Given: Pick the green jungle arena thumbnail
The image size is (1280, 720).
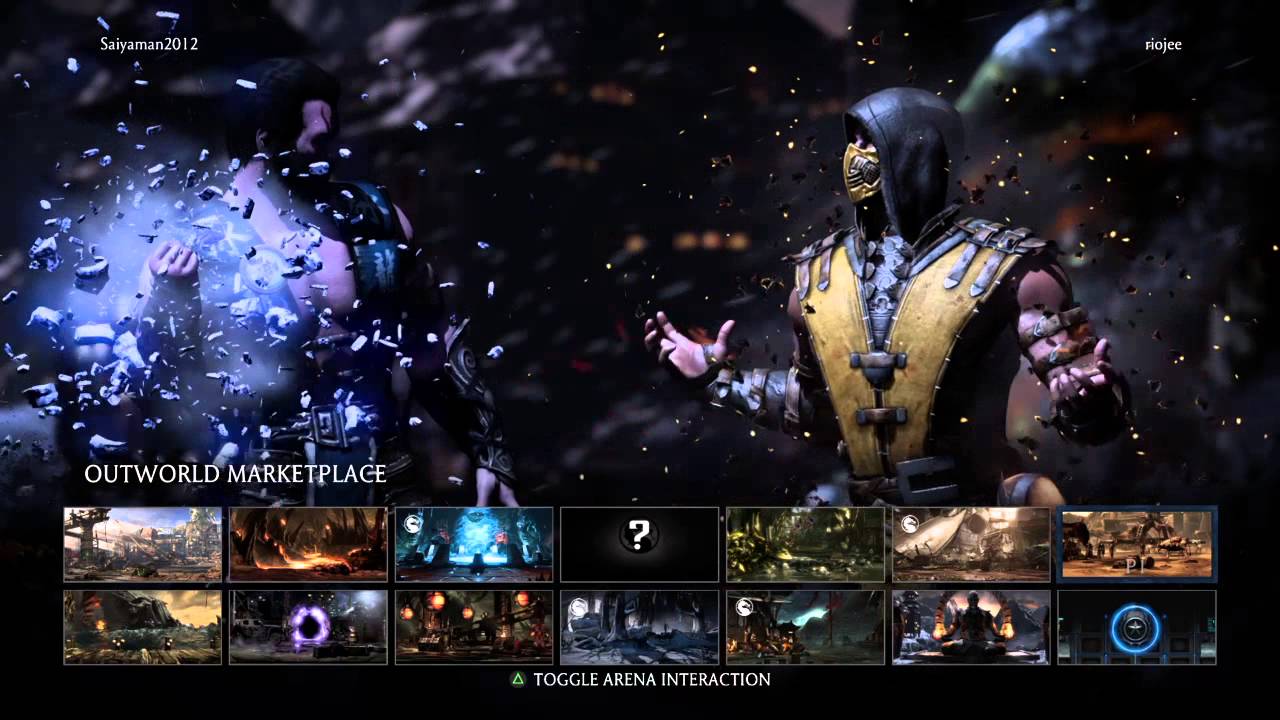Looking at the screenshot, I should point(805,545).
